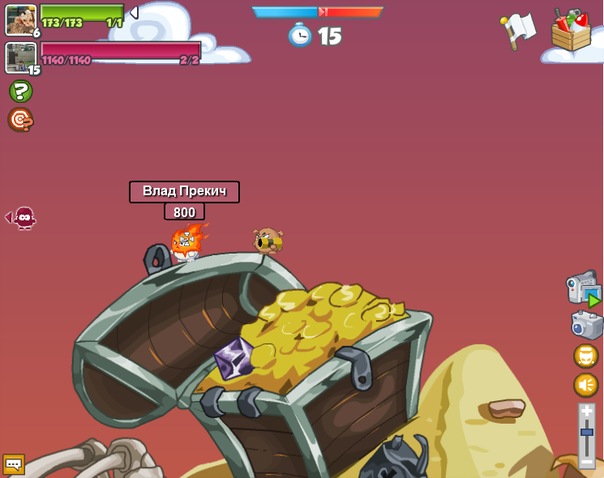Mute sound with the speaker button
604x478 pixels.
(586, 386)
